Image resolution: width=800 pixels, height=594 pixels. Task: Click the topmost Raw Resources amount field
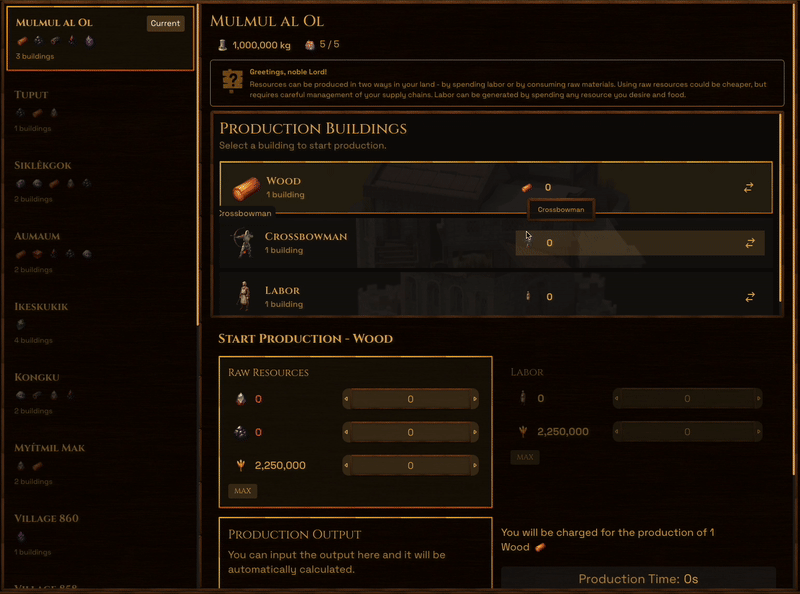(410, 400)
